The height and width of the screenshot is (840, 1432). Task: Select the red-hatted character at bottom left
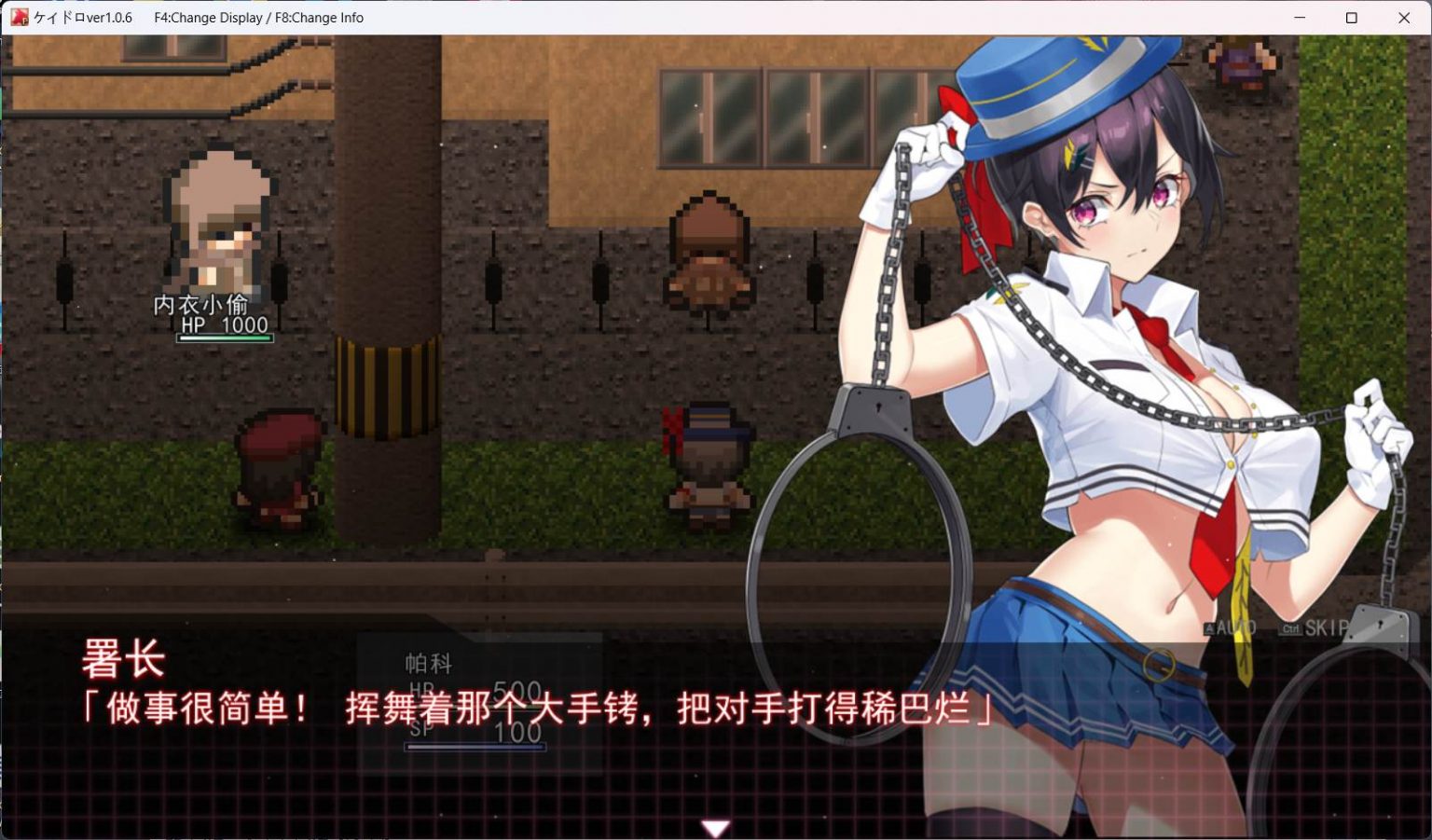(x=278, y=466)
